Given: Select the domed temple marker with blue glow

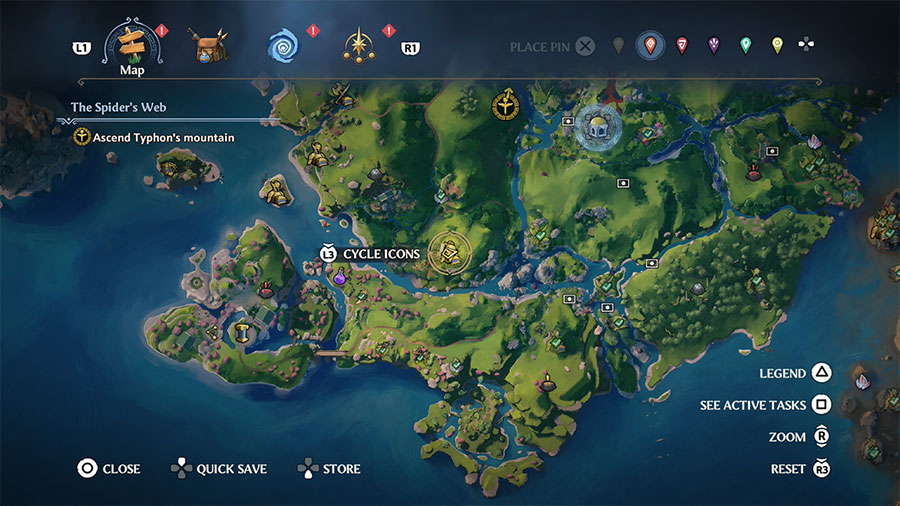Looking at the screenshot, I should tap(598, 127).
